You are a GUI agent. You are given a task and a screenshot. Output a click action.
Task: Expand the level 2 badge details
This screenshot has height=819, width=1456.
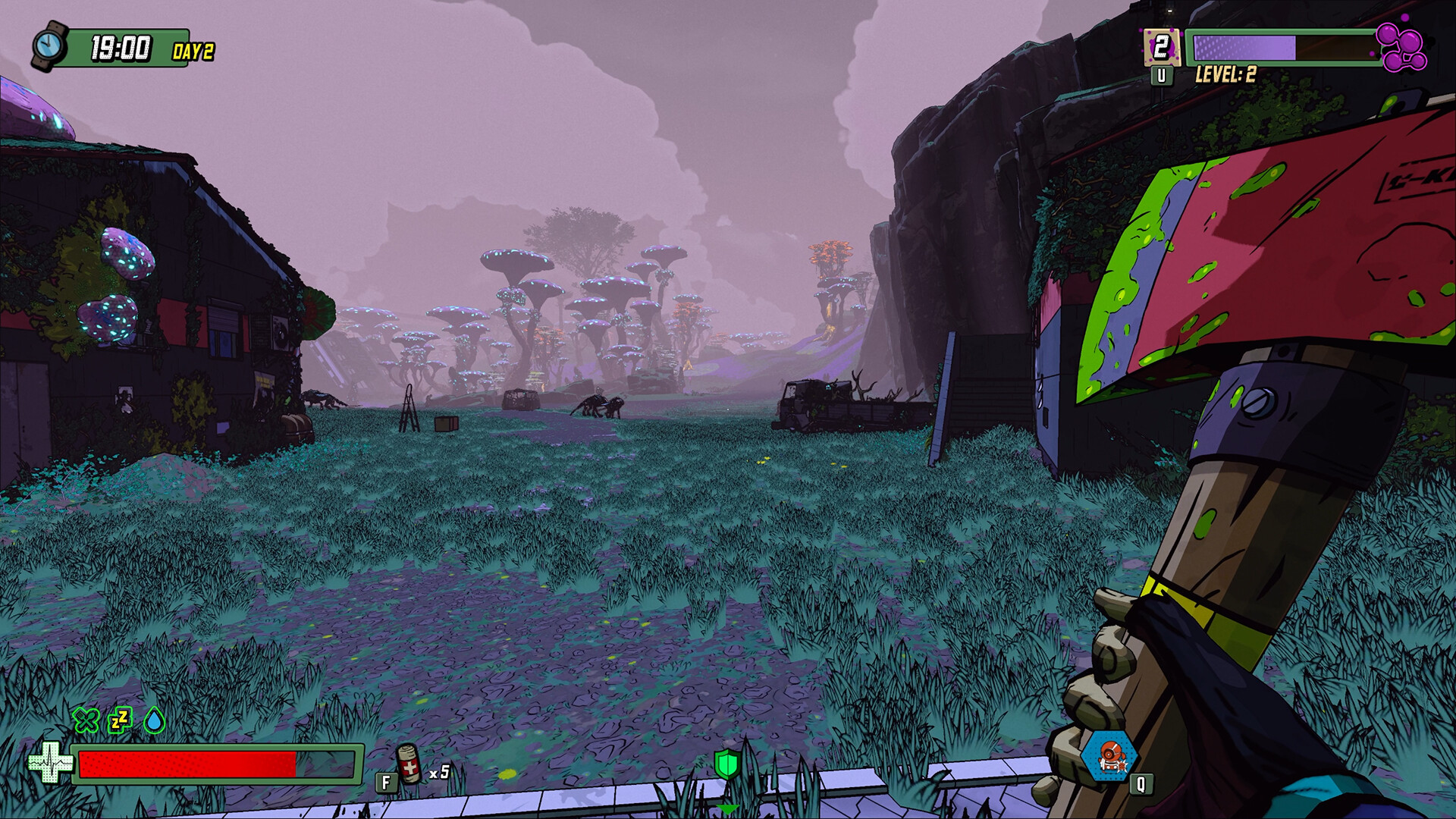(x=1161, y=45)
